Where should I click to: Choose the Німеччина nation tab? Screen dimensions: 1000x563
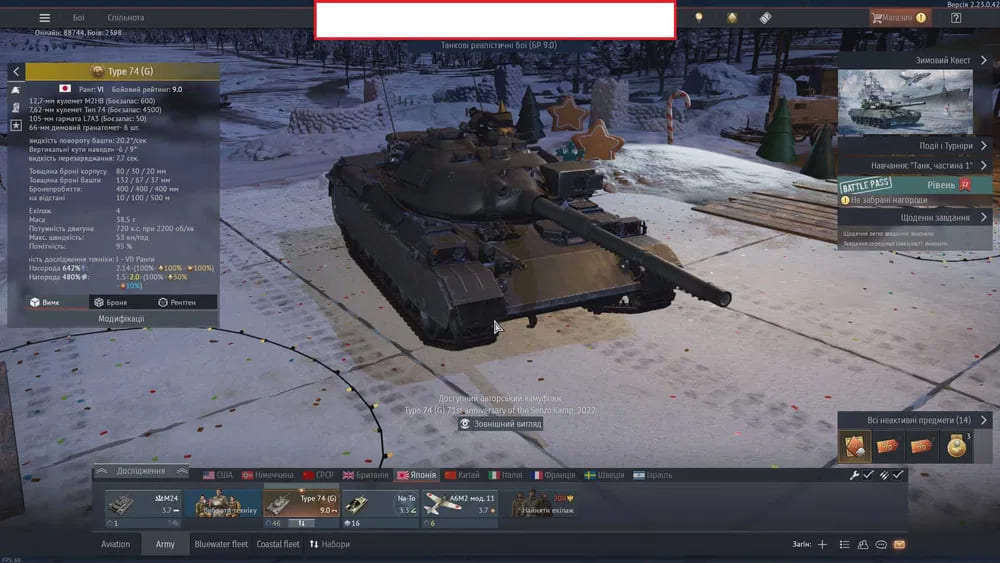pos(266,475)
